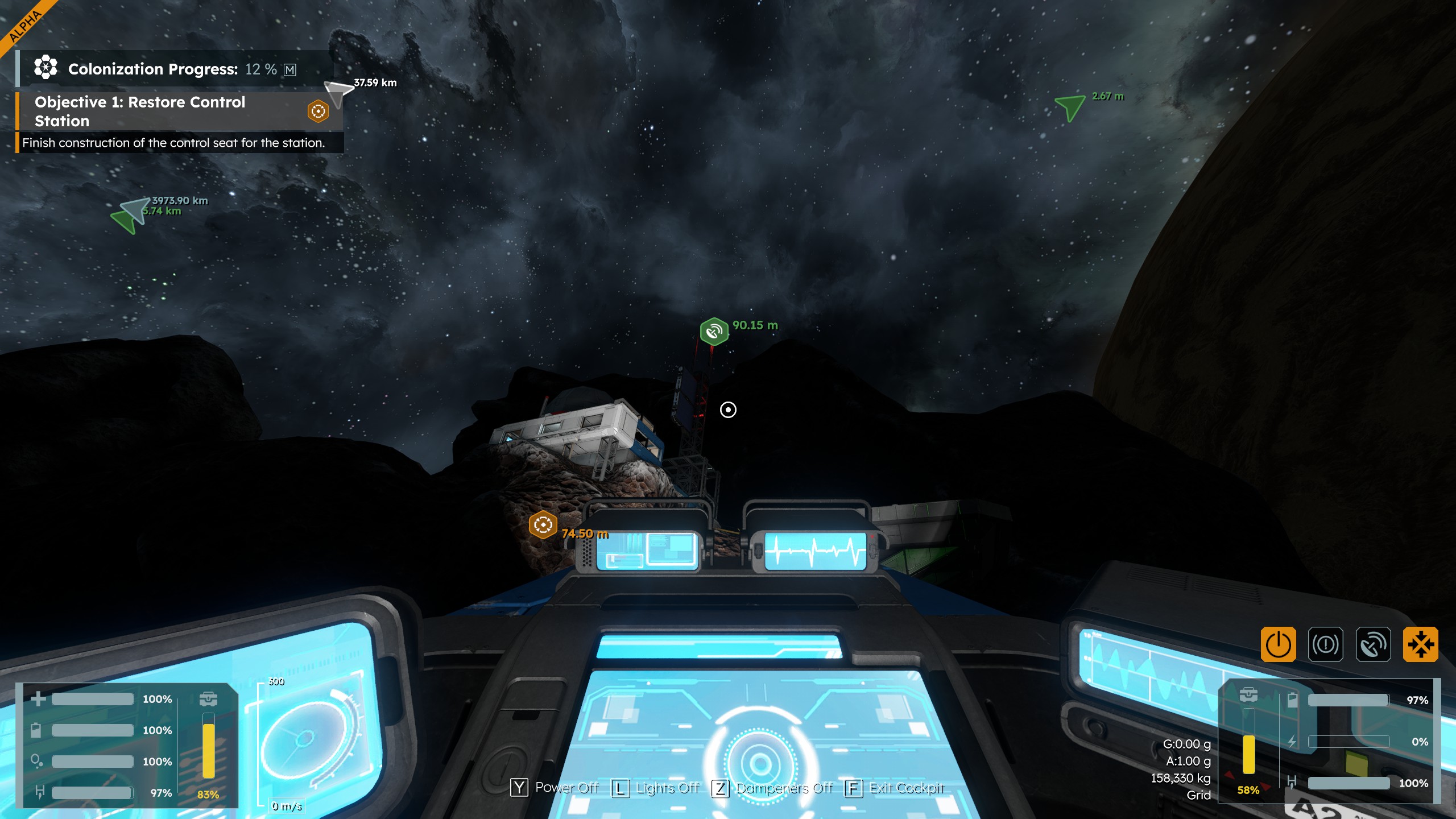The width and height of the screenshot is (1456, 819).
Task: Click the orange objective hexagon in the tracker
Action: [318, 111]
